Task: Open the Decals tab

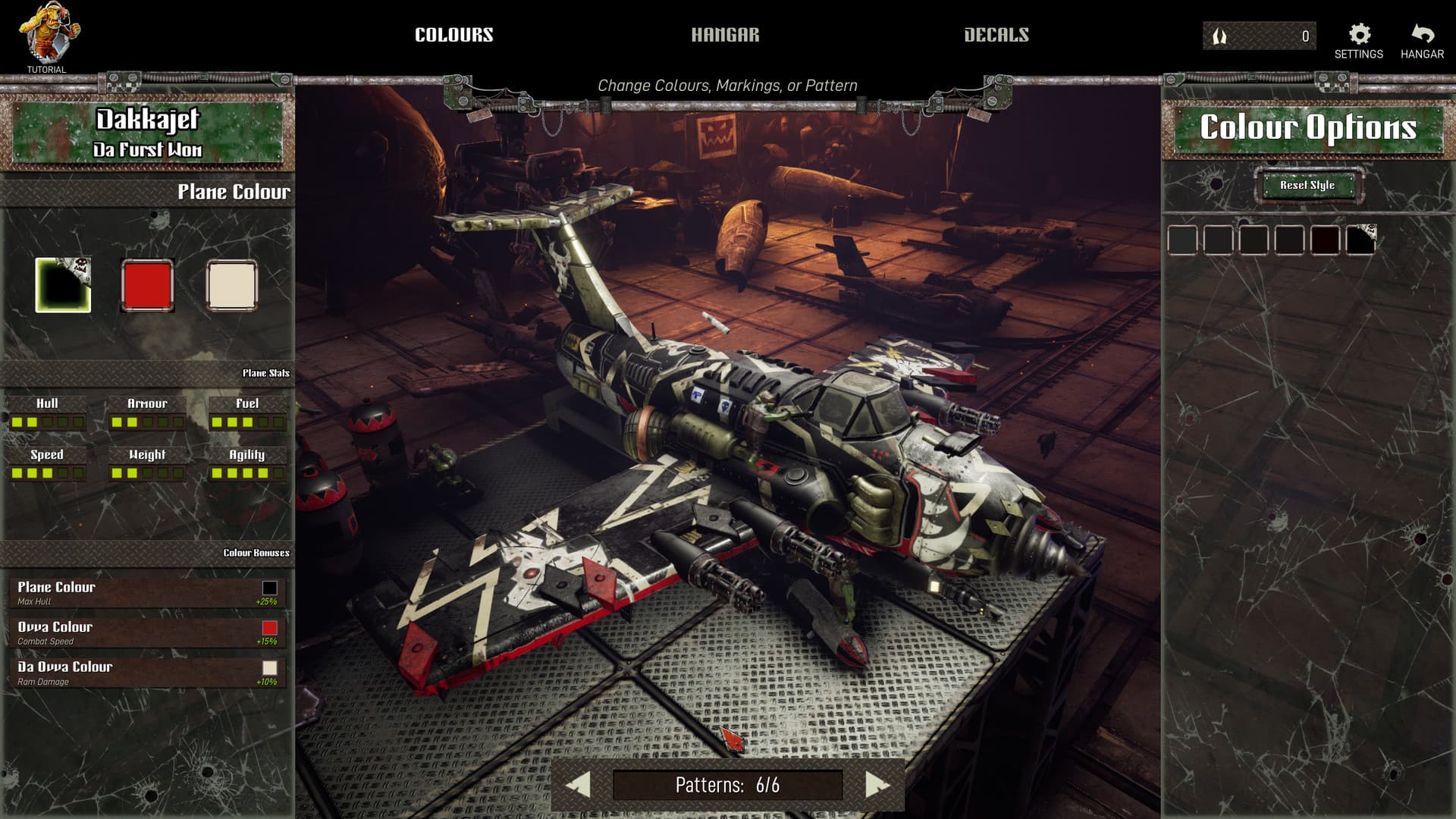Action: click(996, 34)
